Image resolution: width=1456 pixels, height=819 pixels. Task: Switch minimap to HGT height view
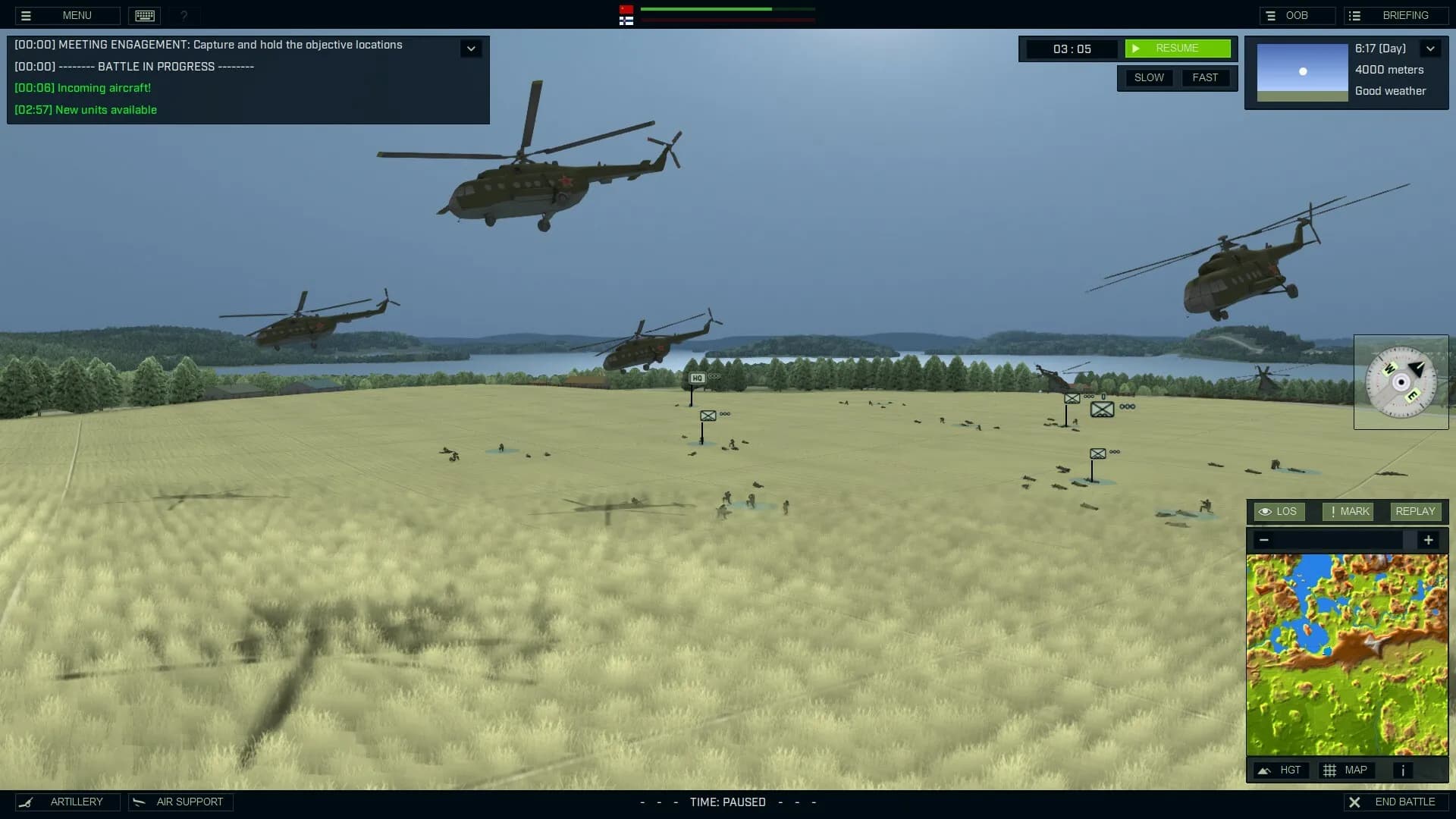tap(1281, 770)
